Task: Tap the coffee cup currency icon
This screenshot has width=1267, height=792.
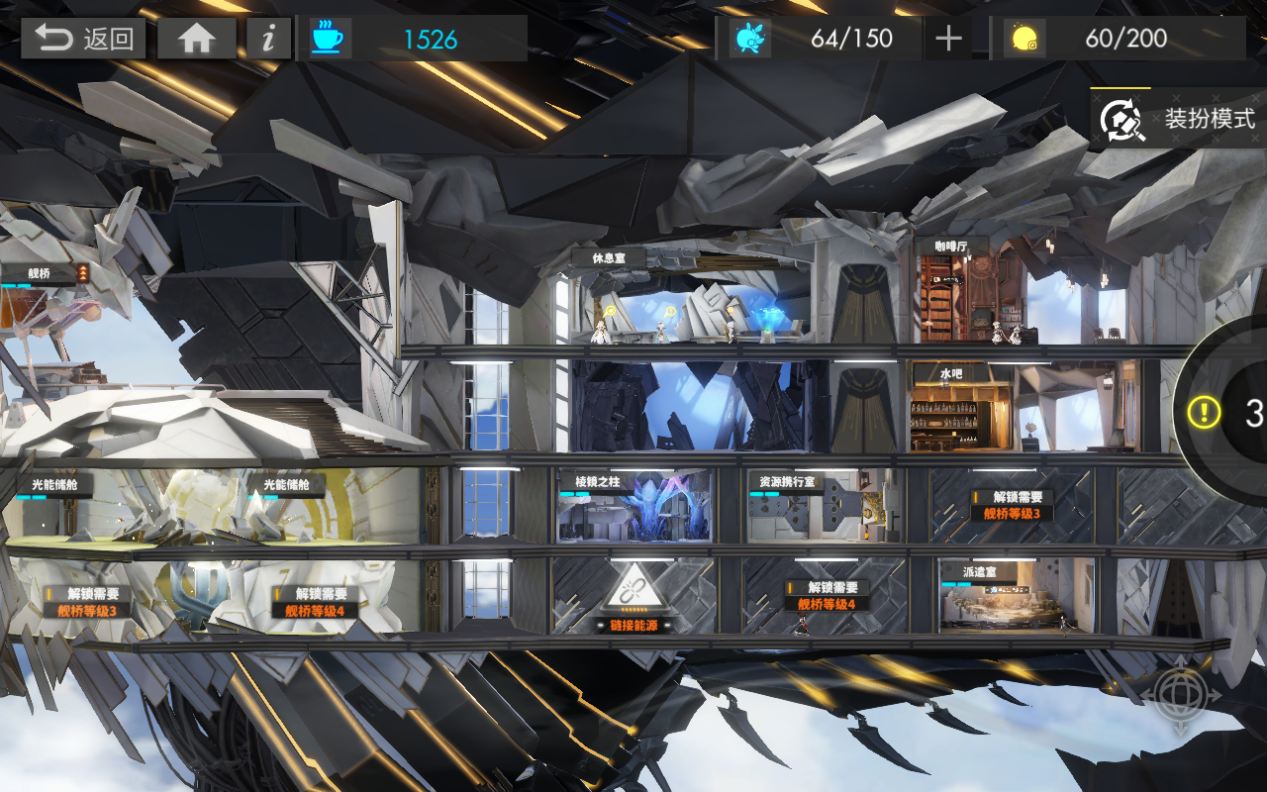Action: [x=327, y=39]
